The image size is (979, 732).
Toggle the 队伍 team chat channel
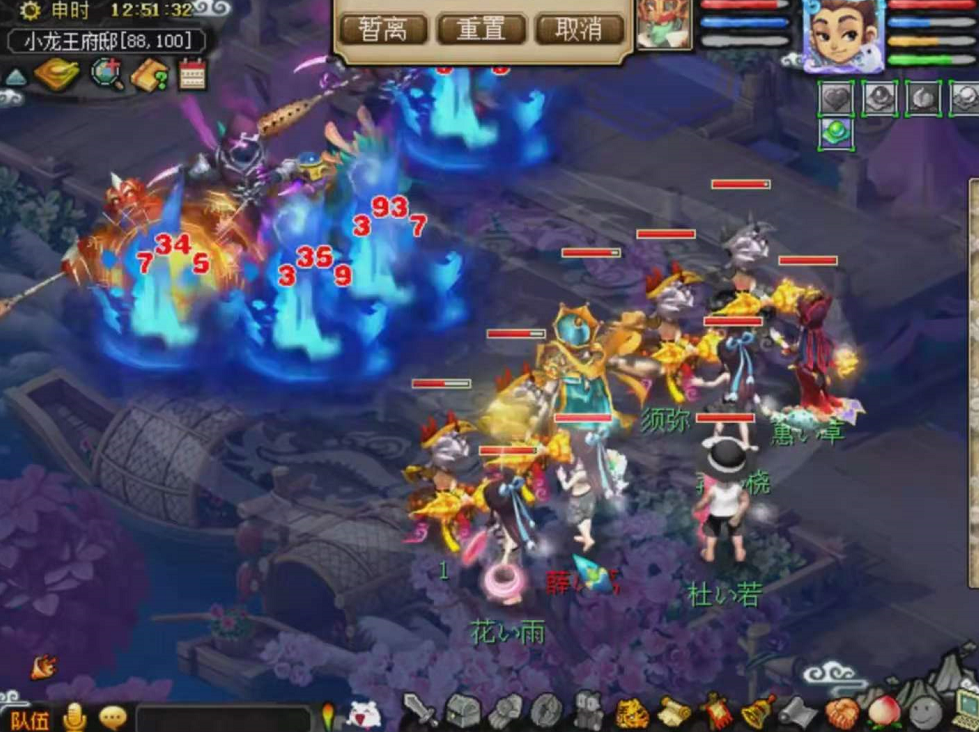point(28,718)
